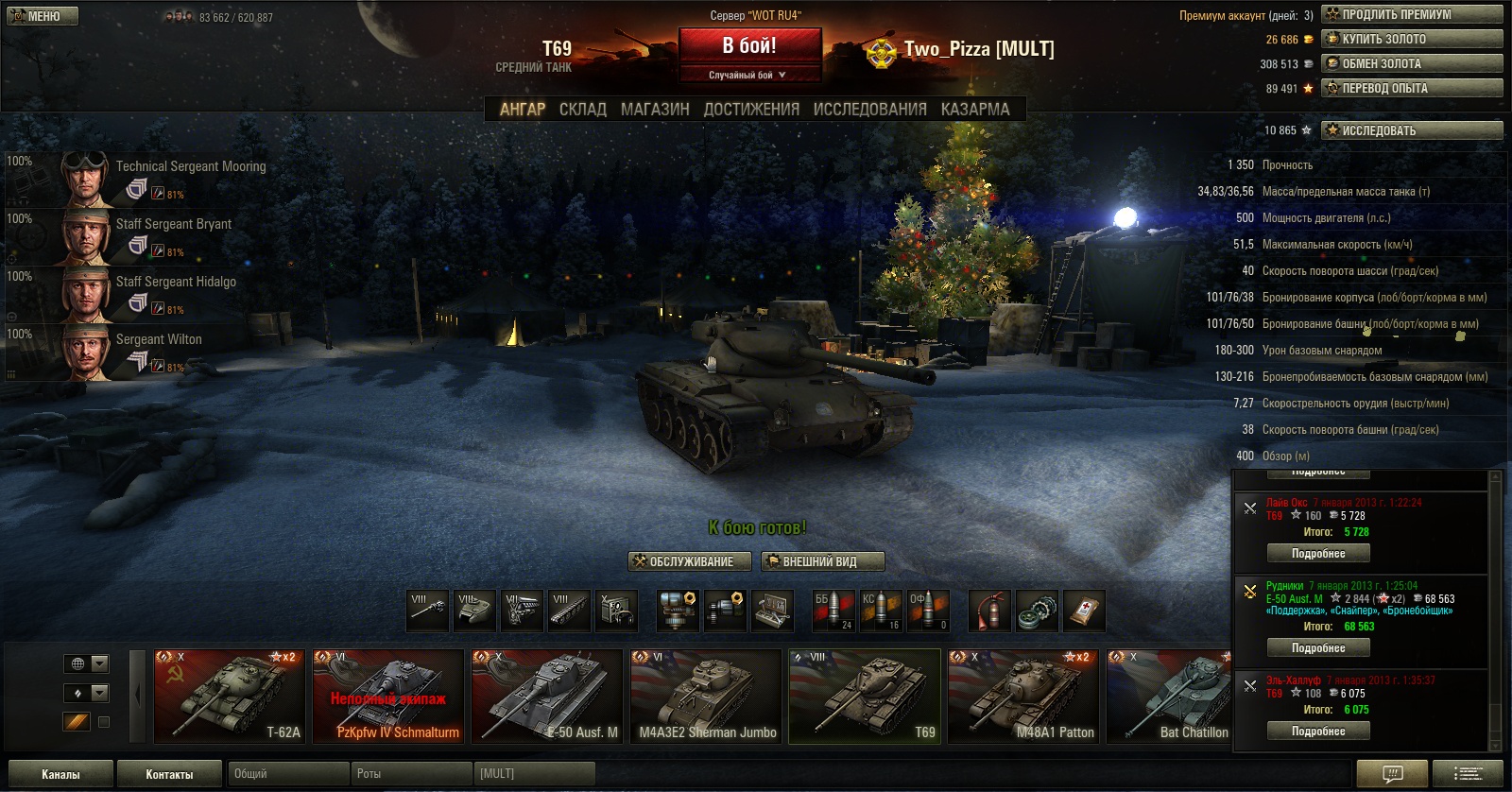Open the КАЗАРМА tab
1512x792 pixels.
975,110
